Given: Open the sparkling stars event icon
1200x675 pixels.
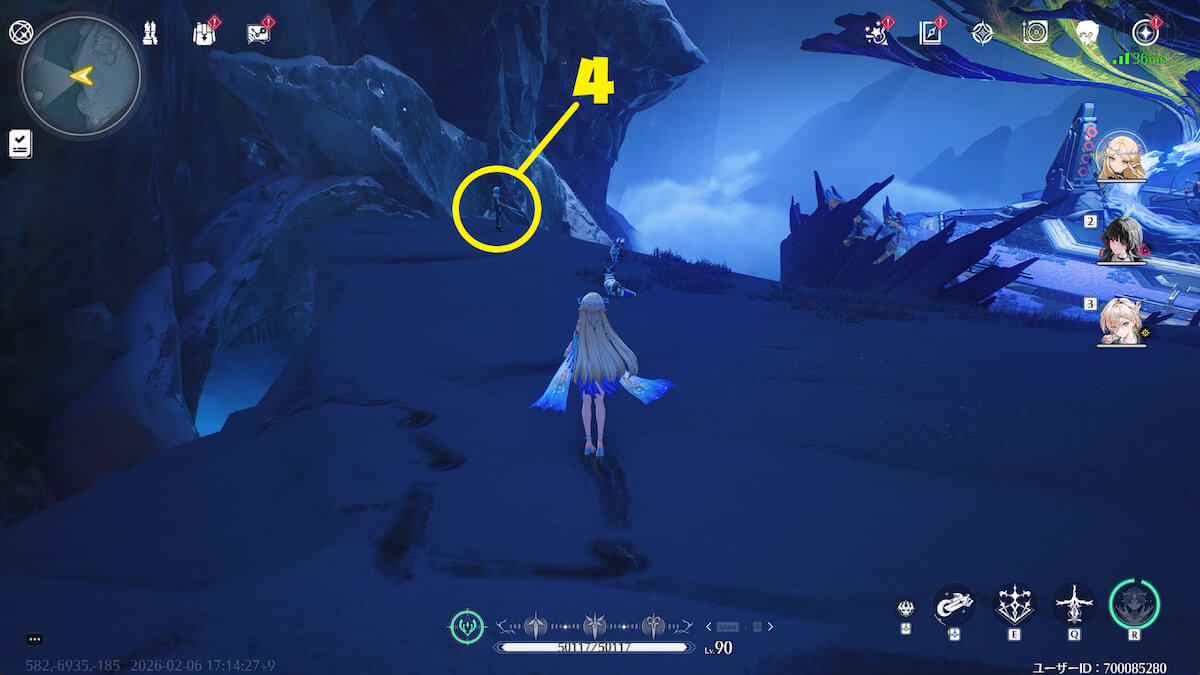Looking at the screenshot, I should (x=875, y=33).
